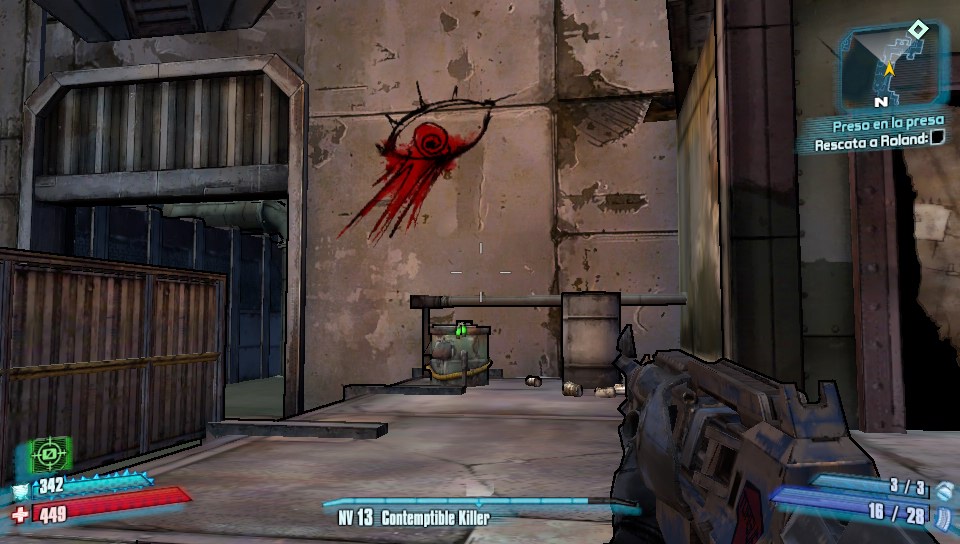Screen dimensions: 960x544
Task: Activate the green action skill icon
Action: point(46,456)
